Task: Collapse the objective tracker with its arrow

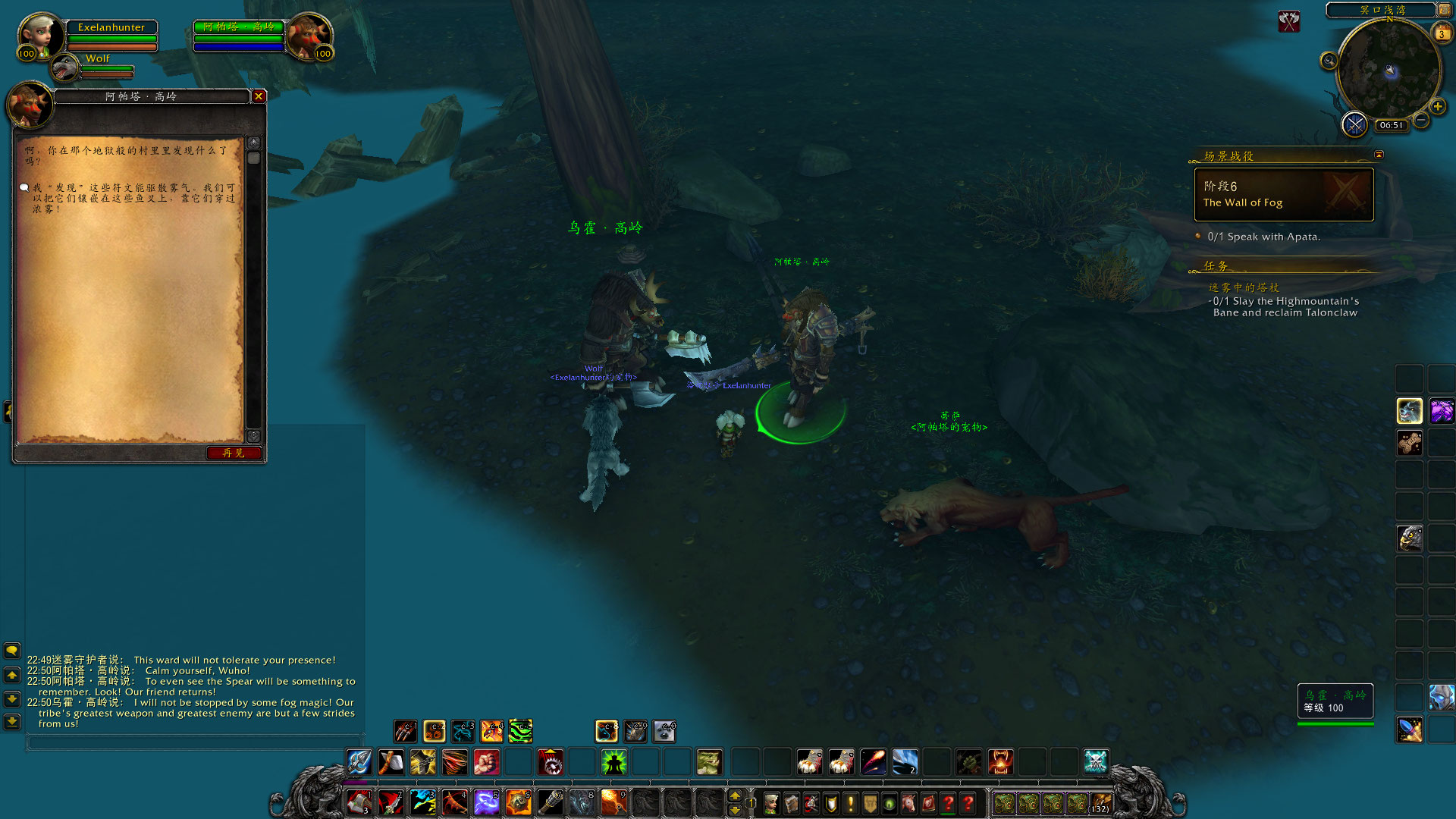Action: (x=1379, y=155)
